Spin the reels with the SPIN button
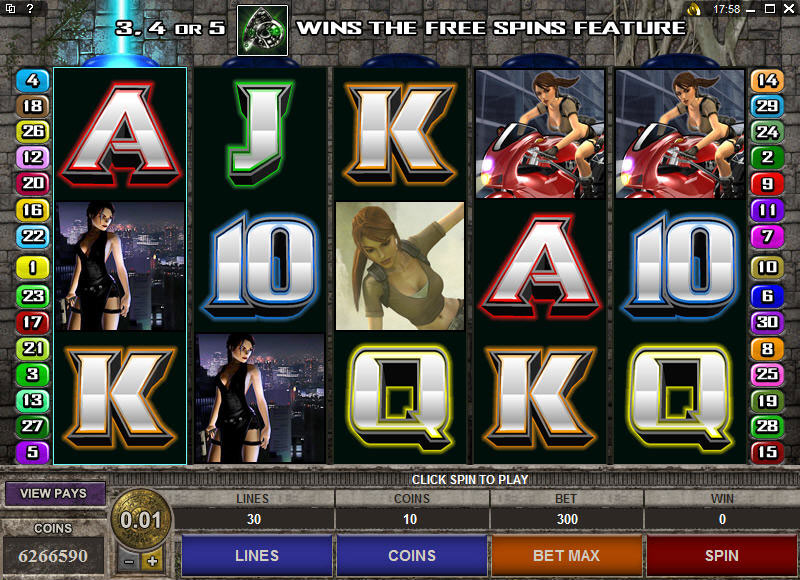800x580 pixels. (721, 556)
